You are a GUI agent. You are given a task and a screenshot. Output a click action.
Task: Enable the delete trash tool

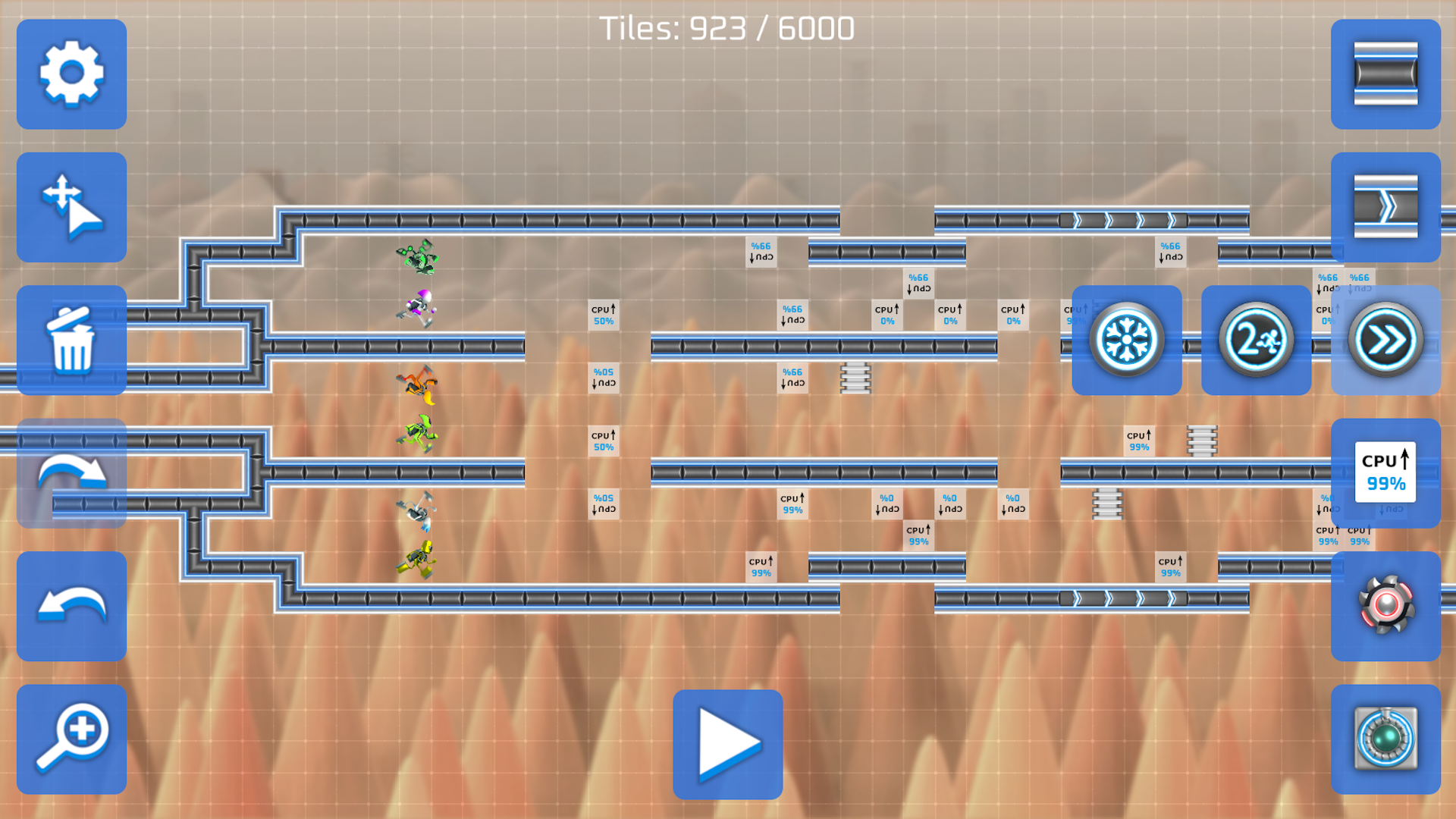(71, 340)
